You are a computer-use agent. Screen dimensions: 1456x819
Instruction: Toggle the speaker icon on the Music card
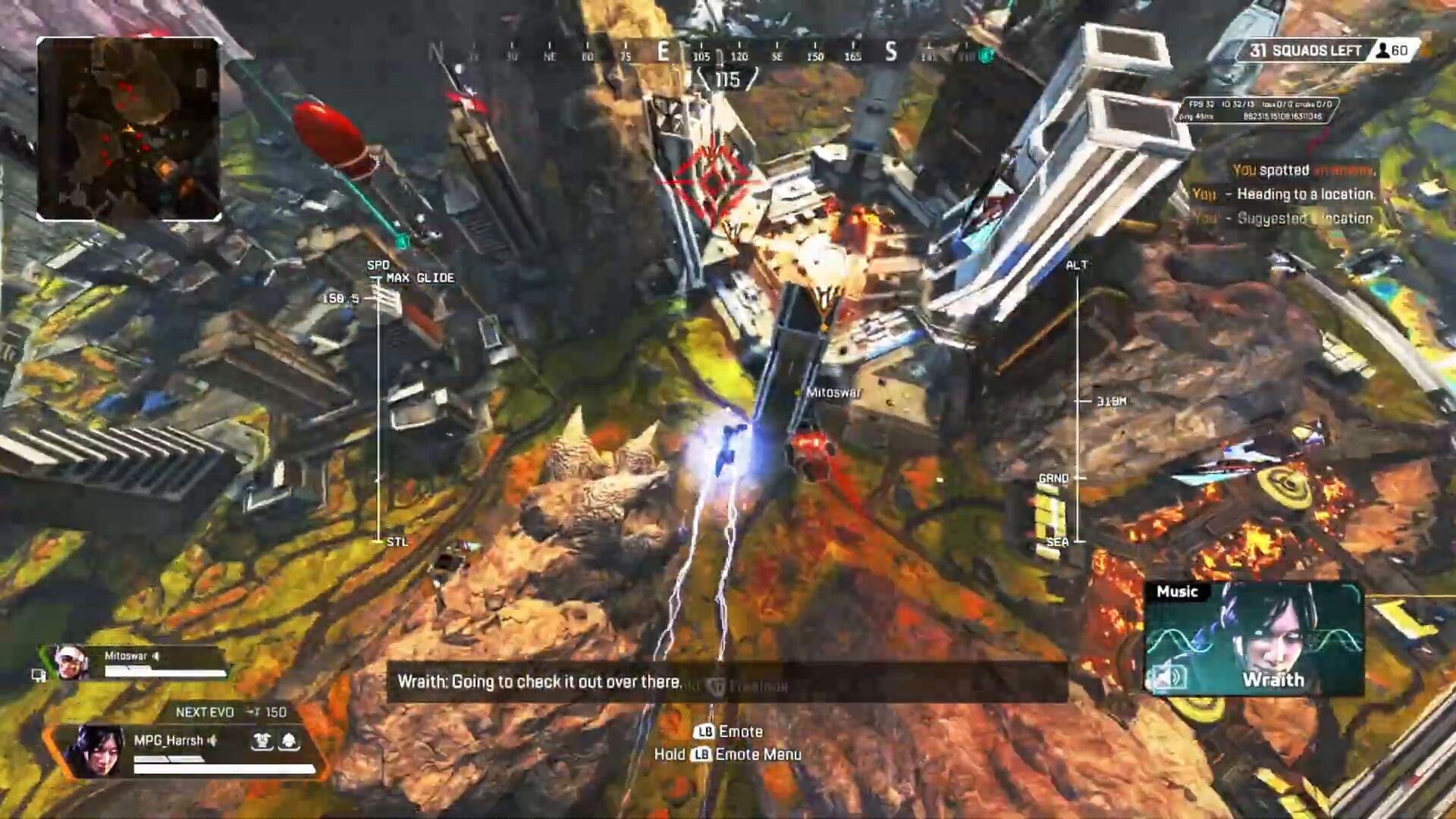[x=1168, y=676]
